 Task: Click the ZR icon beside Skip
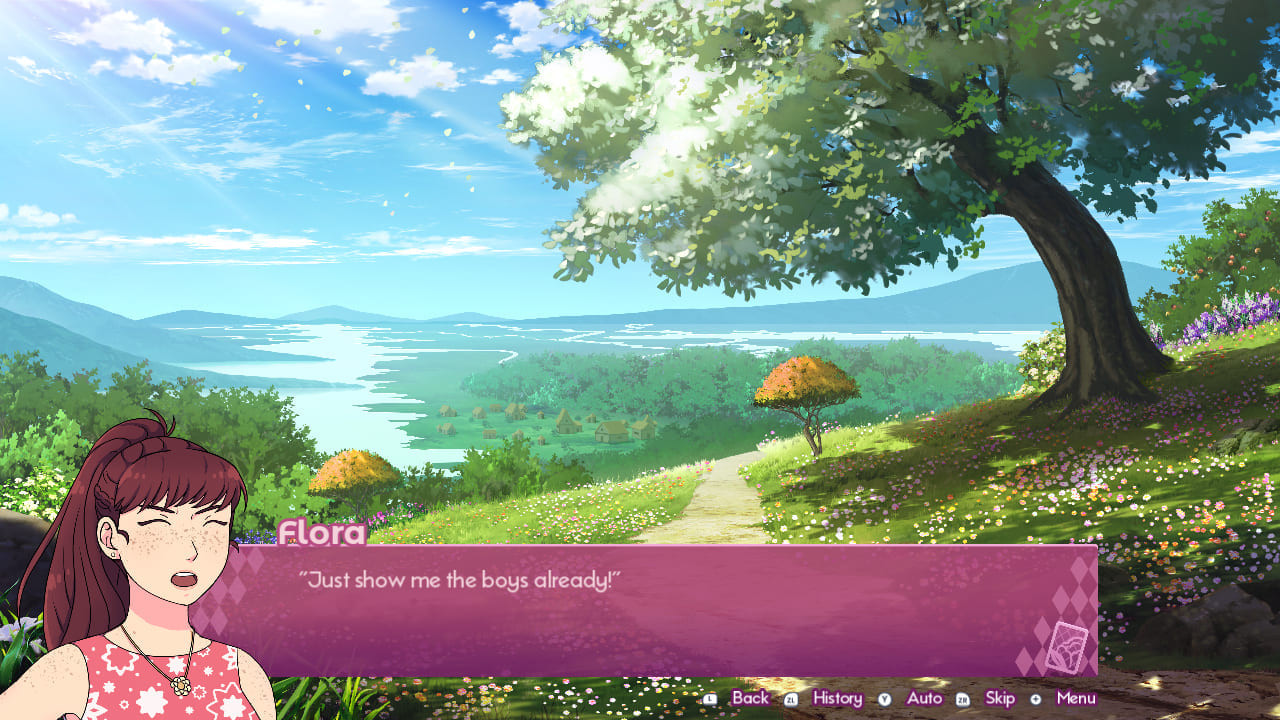click(x=964, y=698)
